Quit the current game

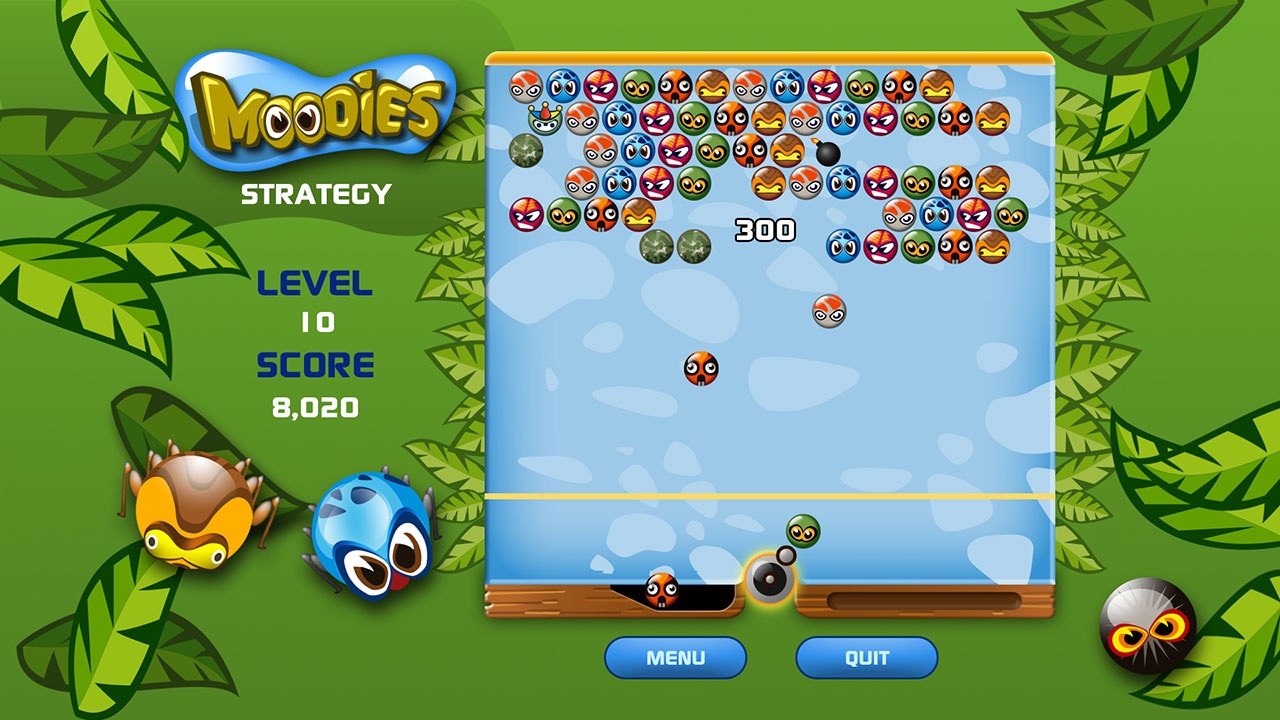coord(864,658)
